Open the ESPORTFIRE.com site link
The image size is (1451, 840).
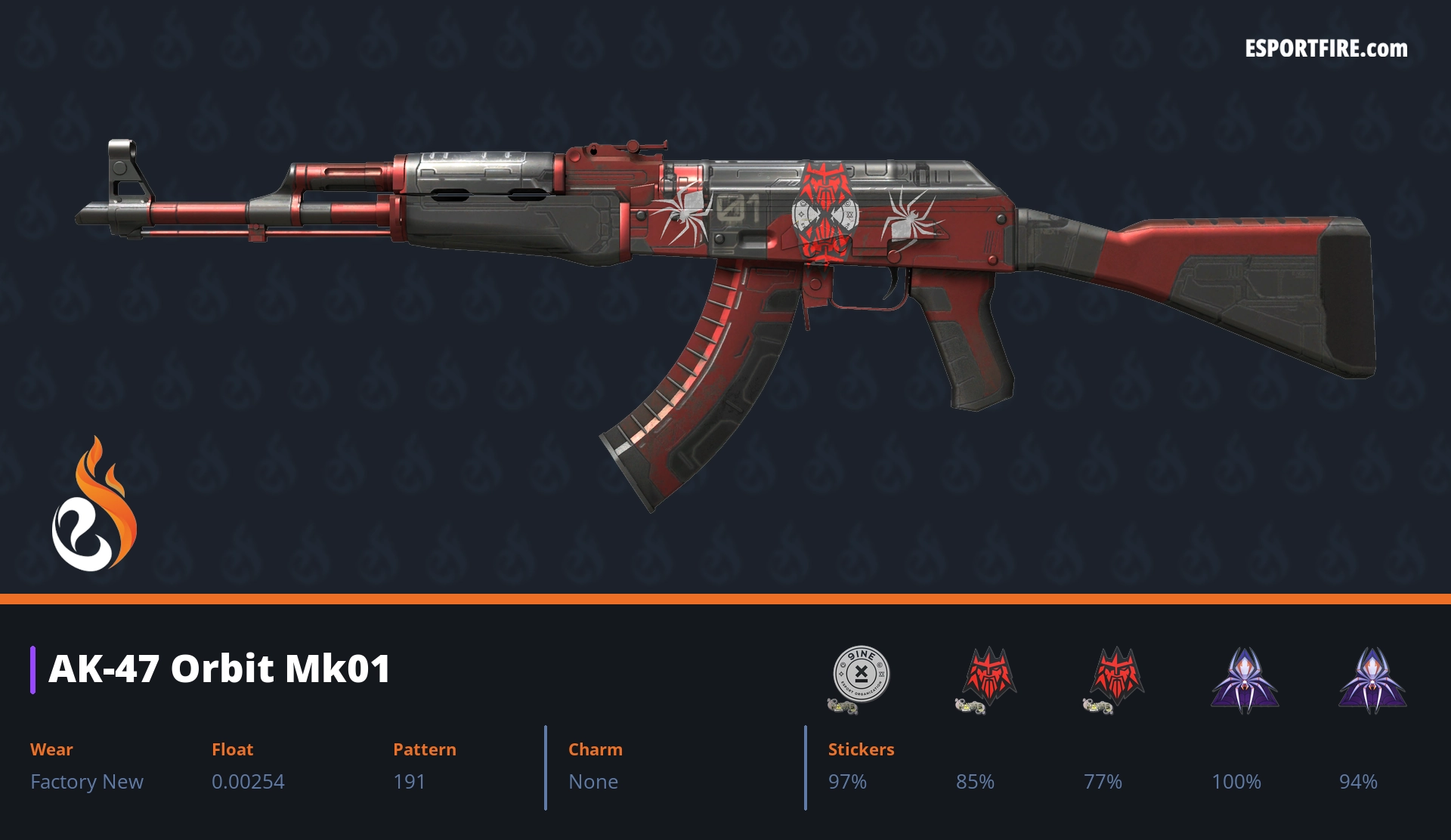tap(1326, 49)
